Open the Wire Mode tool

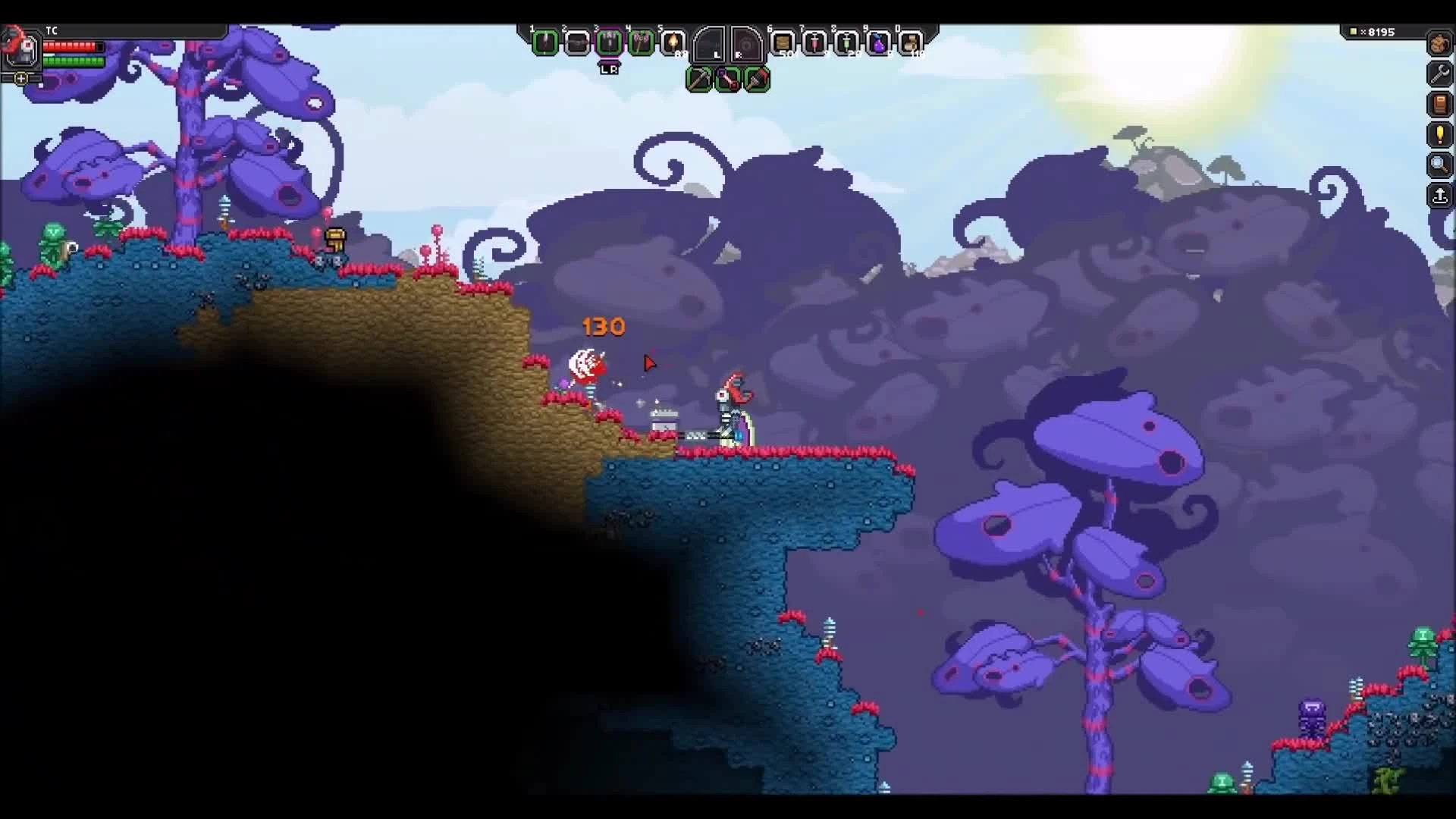pyautogui.click(x=729, y=79)
